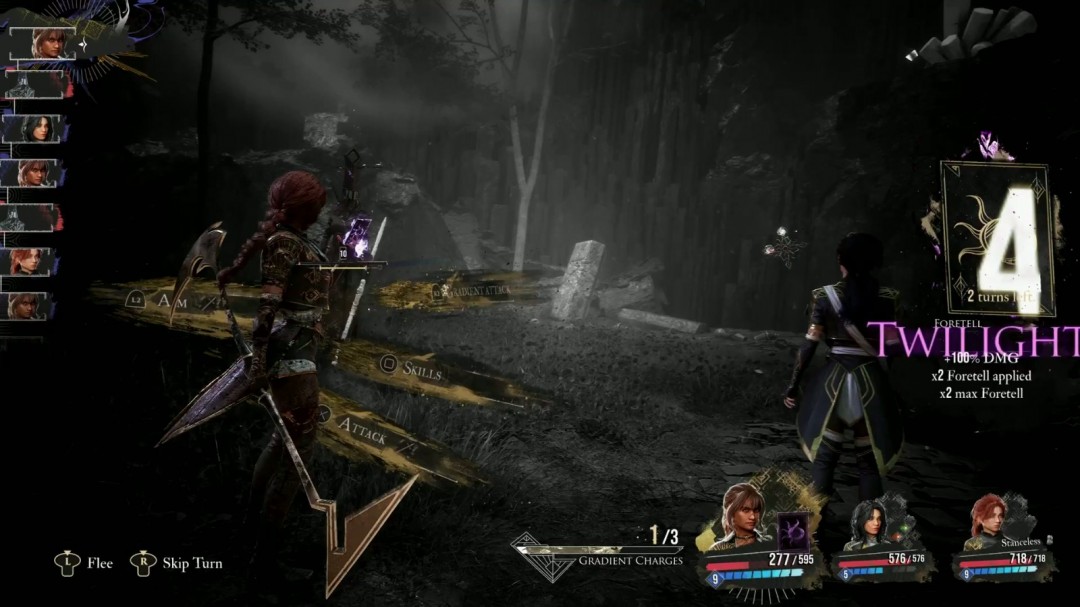This screenshot has width=1080, height=607.
Task: Use the purple item card above the menu
Action: point(357,239)
